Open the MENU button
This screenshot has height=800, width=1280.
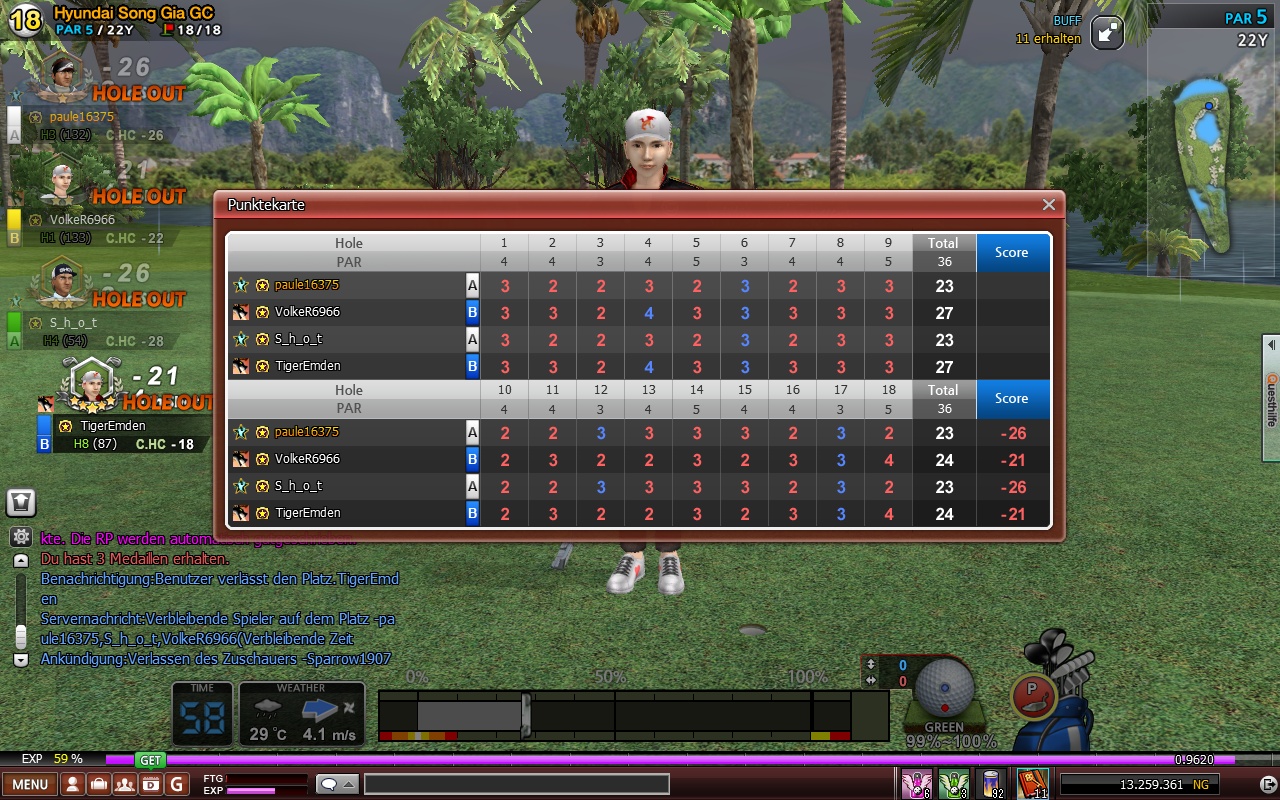[29, 784]
